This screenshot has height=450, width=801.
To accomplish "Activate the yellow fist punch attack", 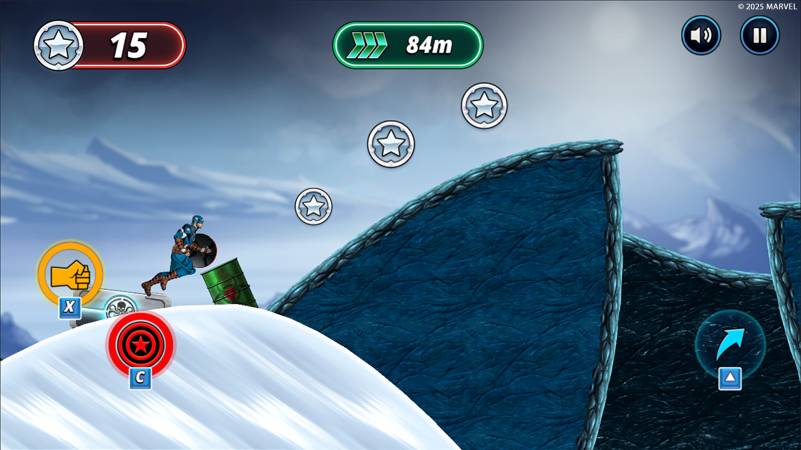I will point(70,272).
